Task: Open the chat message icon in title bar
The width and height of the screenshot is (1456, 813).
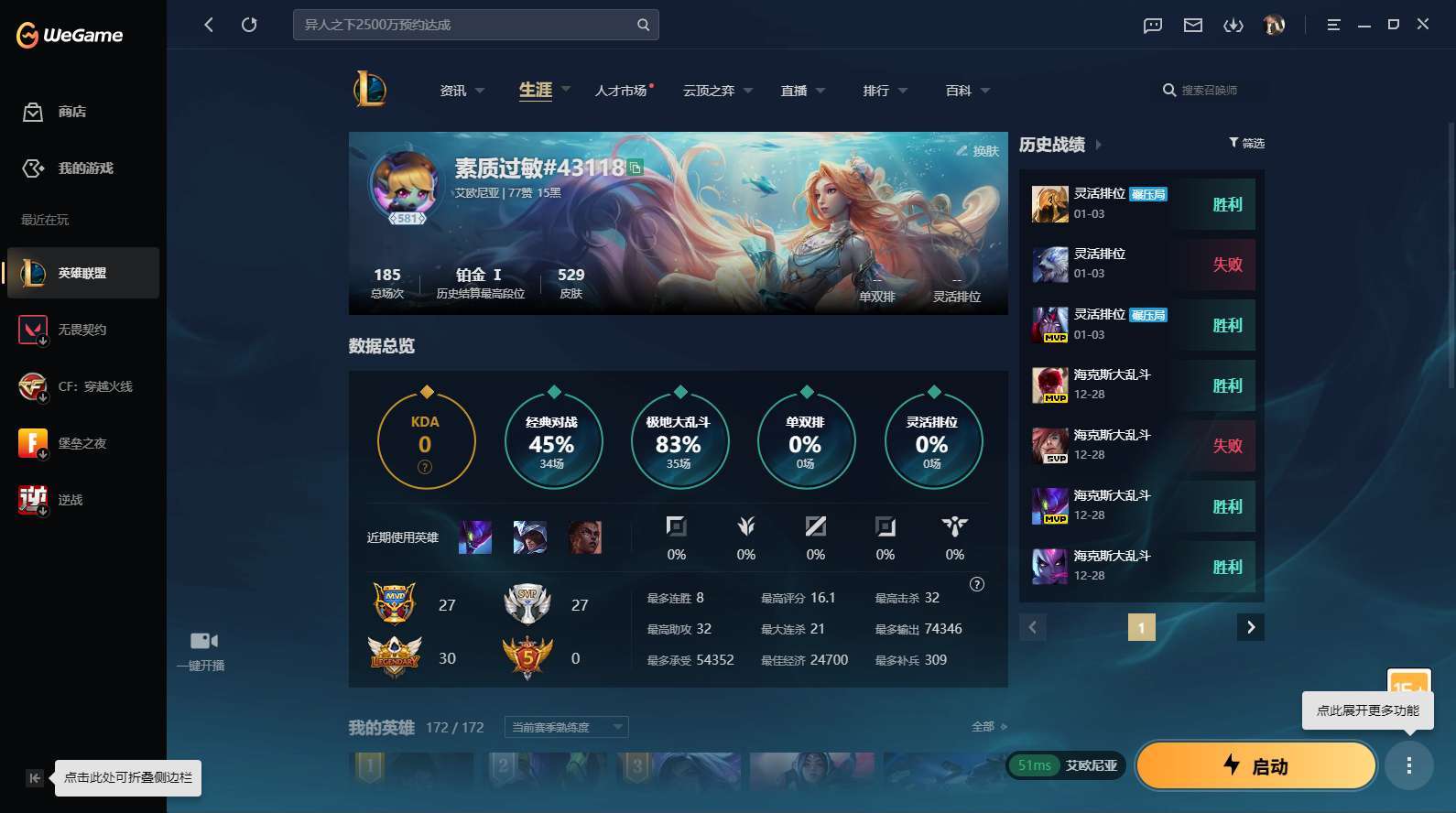Action: (1151, 25)
